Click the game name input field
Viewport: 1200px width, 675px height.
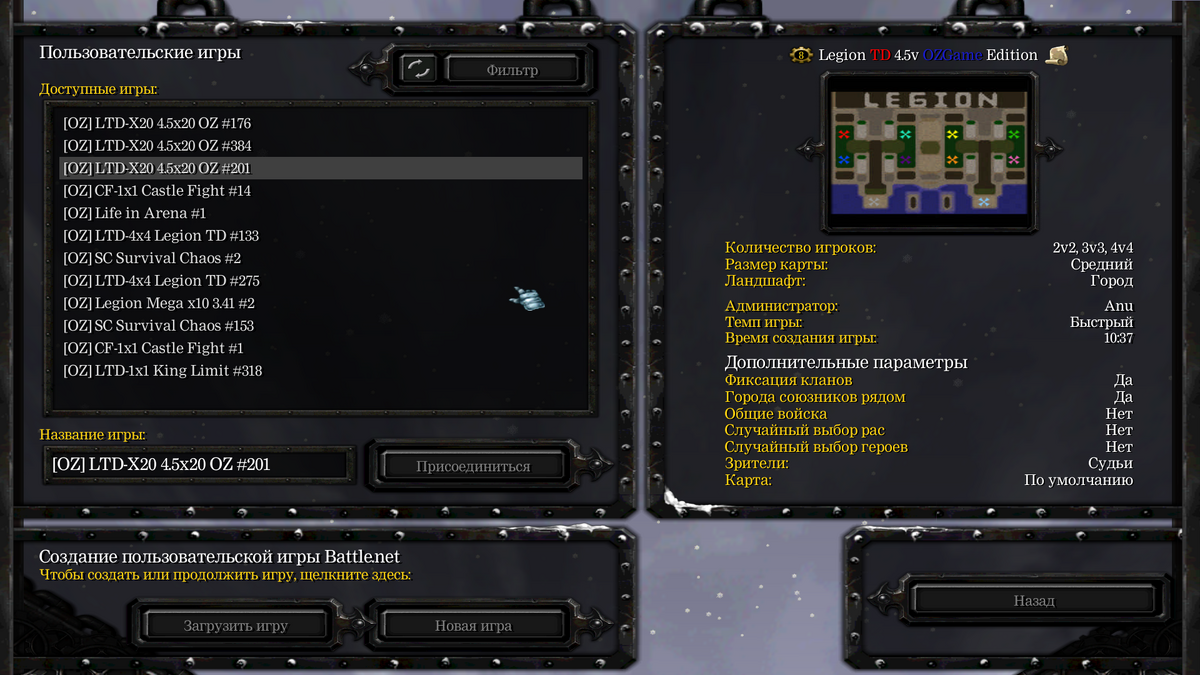(x=198, y=465)
